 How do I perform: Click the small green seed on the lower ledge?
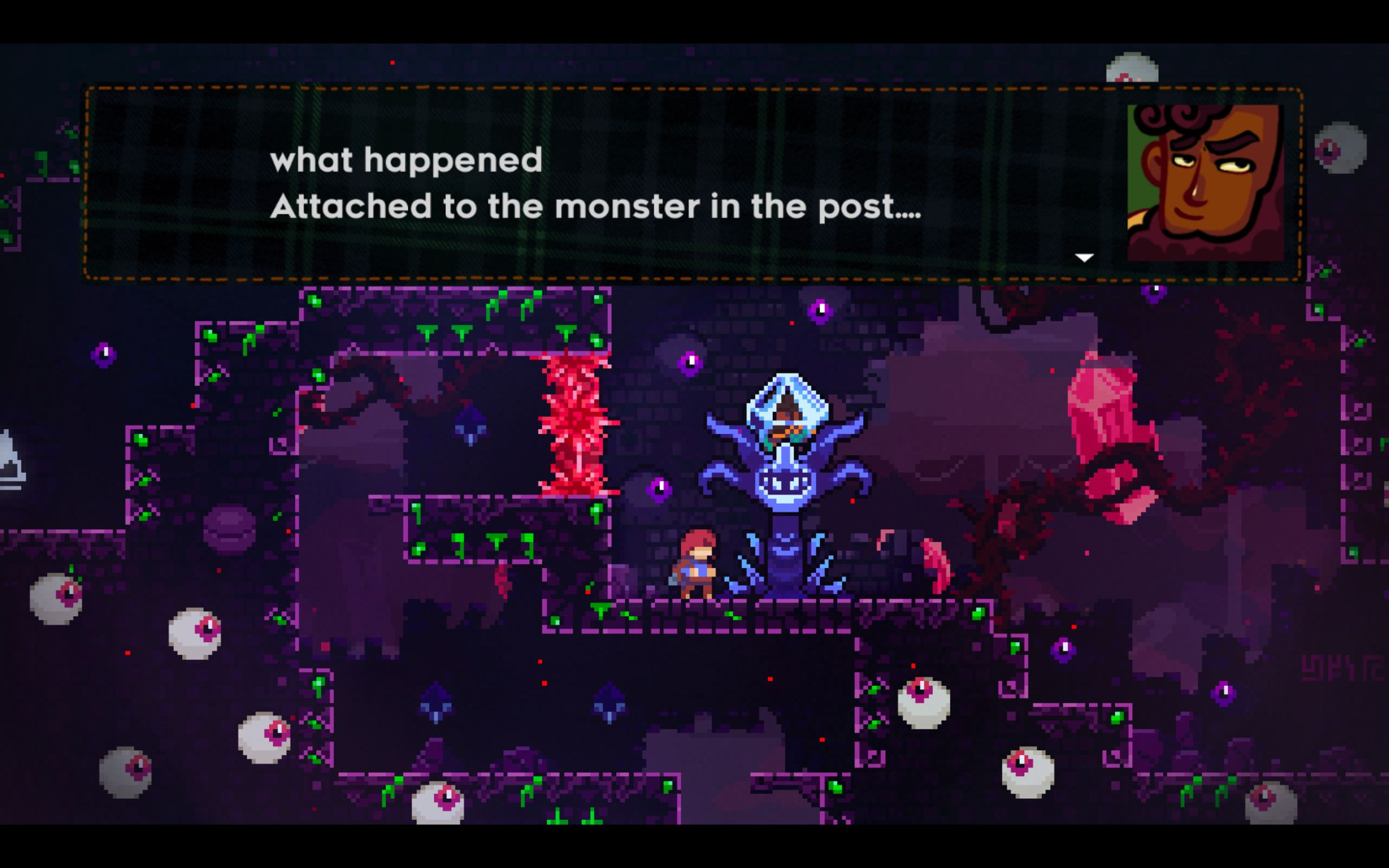point(732,616)
